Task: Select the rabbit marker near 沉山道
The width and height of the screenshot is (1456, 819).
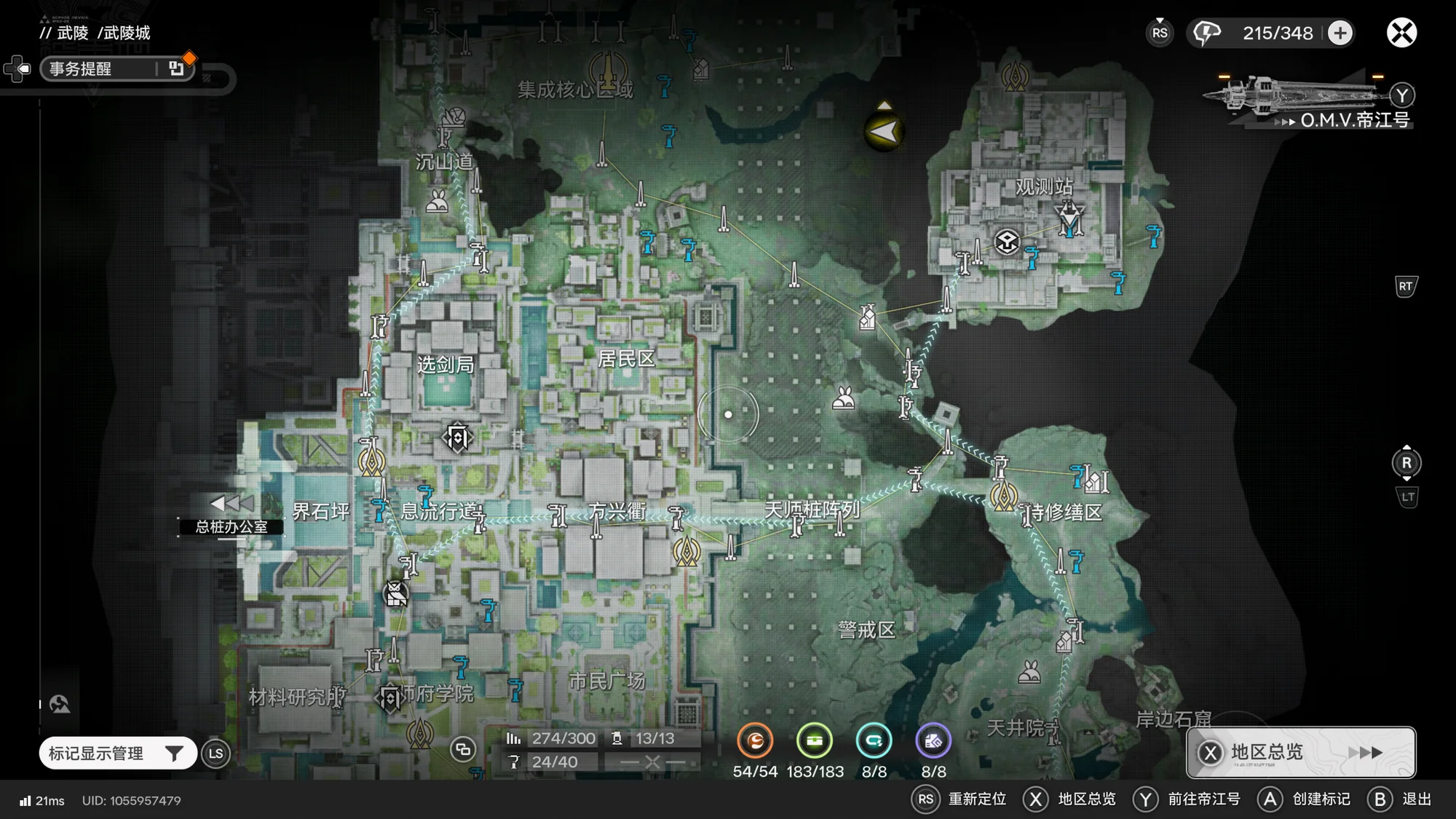Action: tap(437, 201)
